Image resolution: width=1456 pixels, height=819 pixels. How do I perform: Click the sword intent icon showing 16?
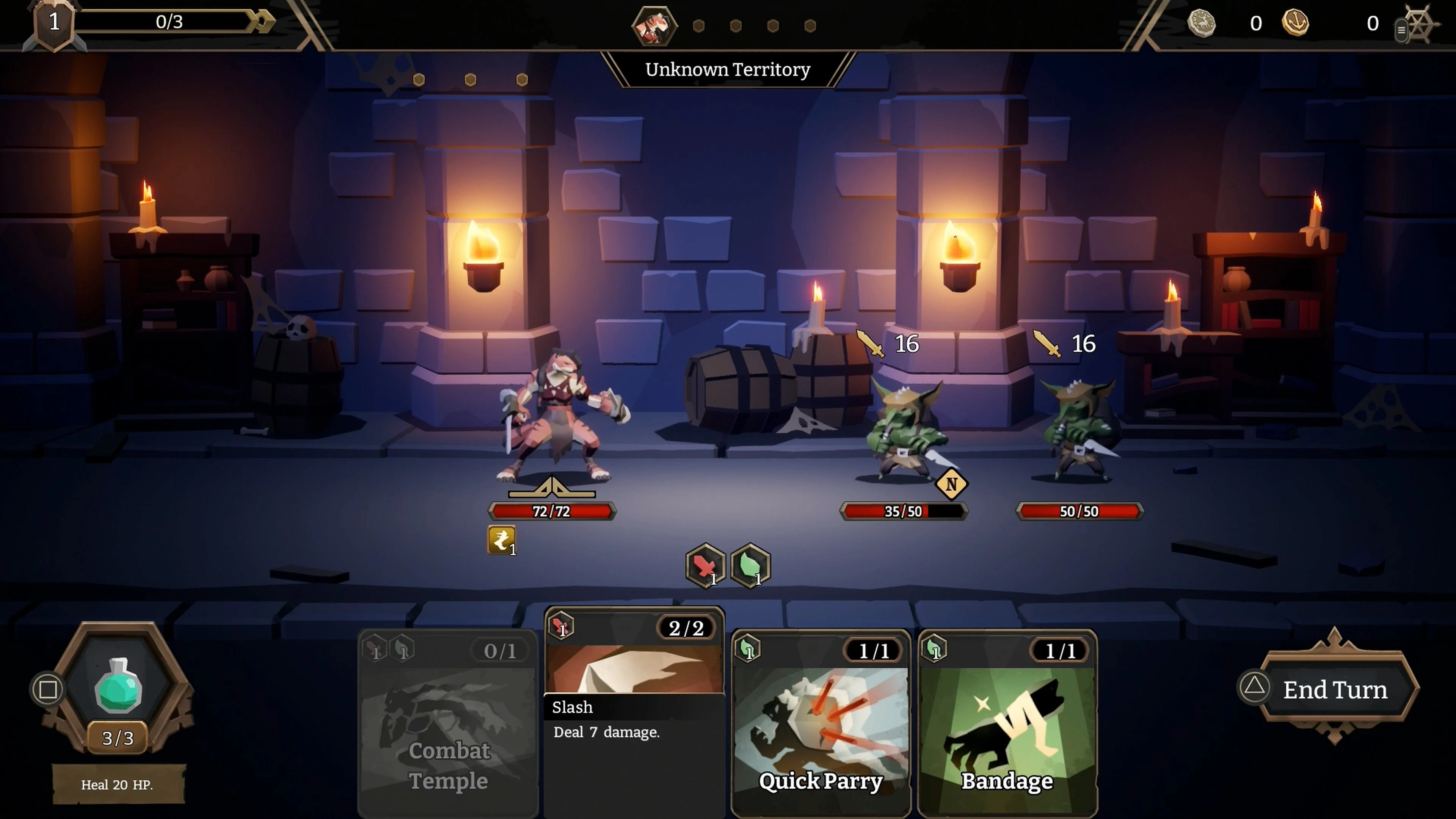[871, 344]
